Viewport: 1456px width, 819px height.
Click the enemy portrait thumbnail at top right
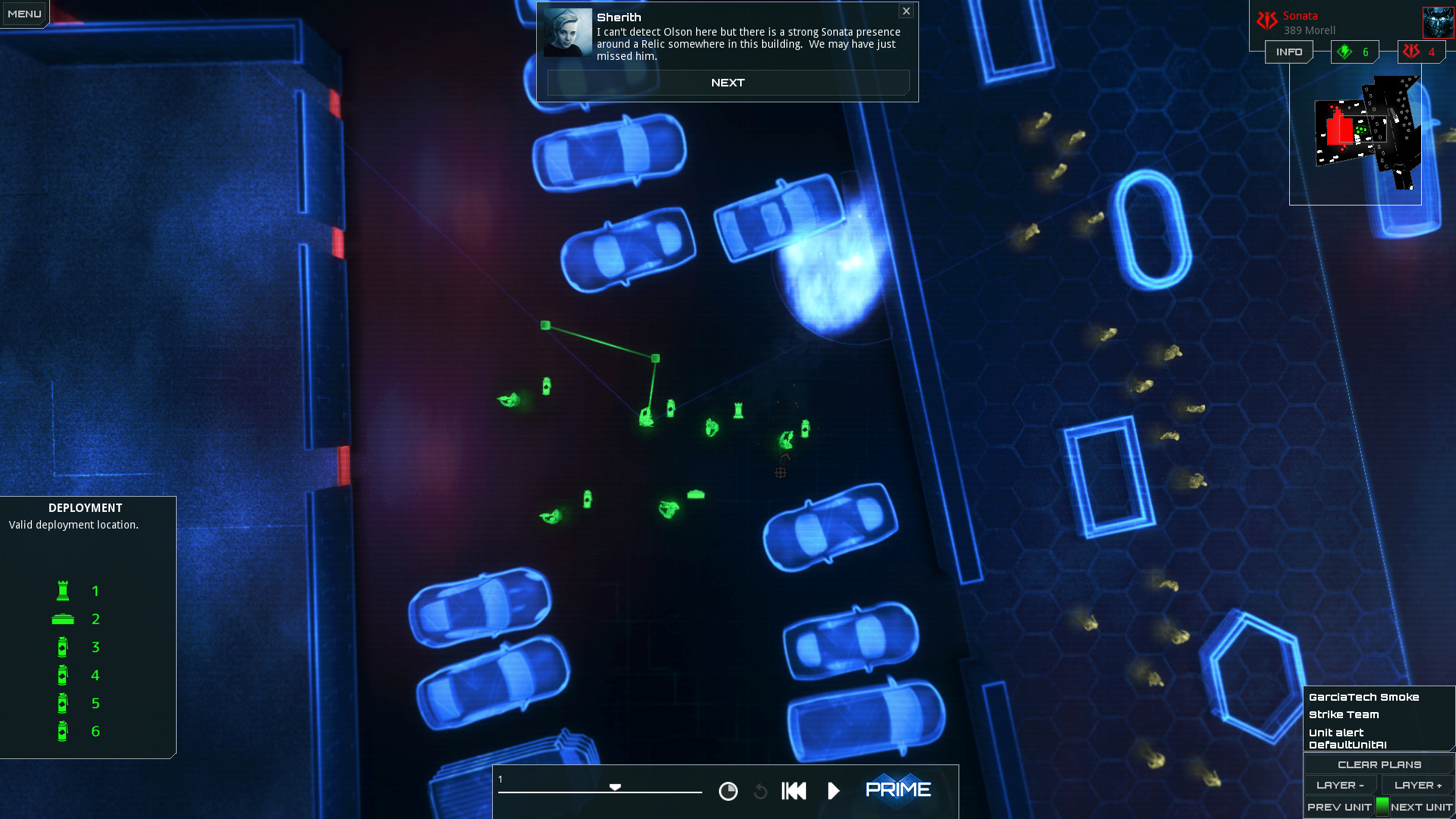1439,22
